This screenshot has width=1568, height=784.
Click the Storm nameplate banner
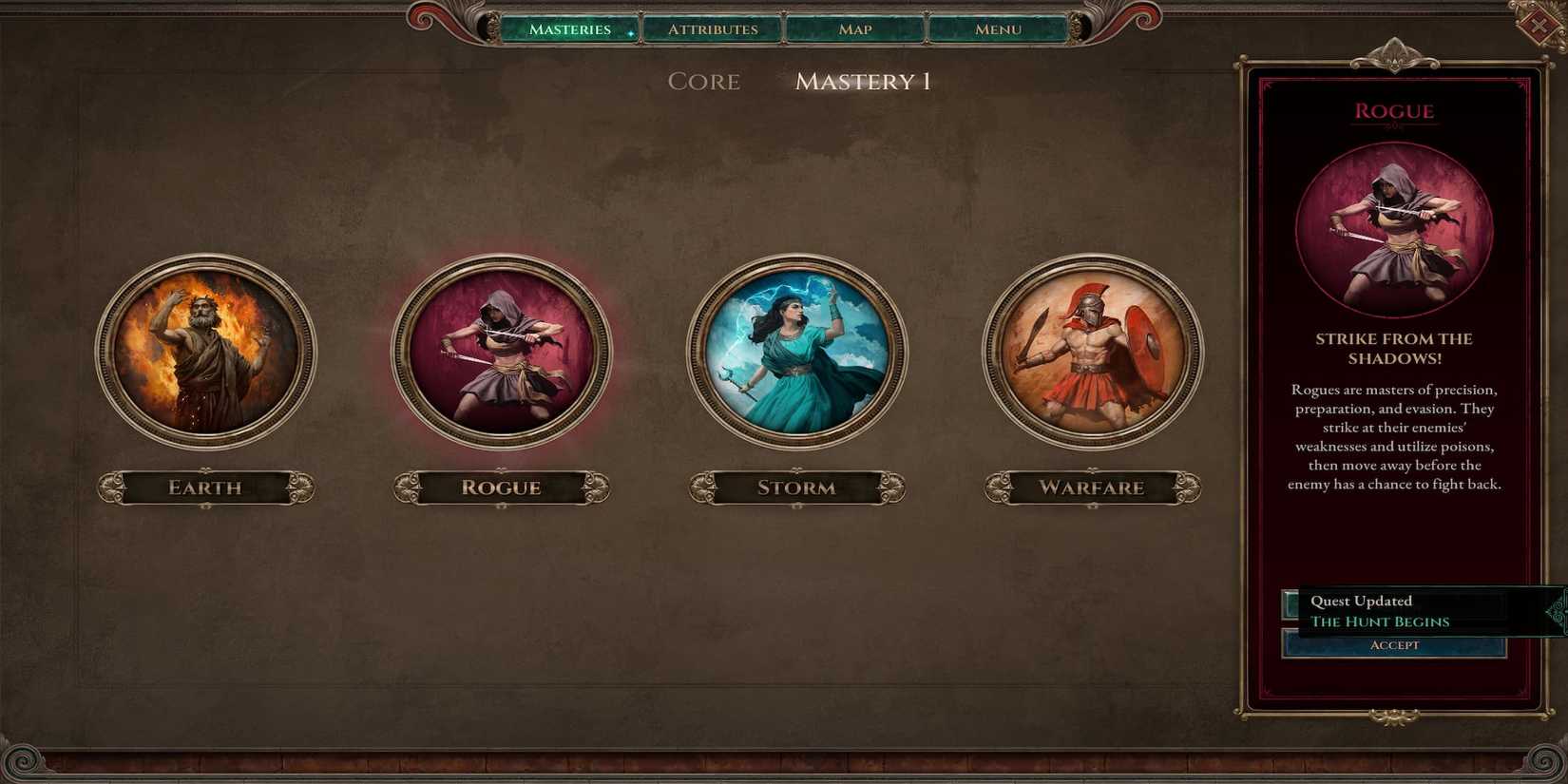click(798, 488)
